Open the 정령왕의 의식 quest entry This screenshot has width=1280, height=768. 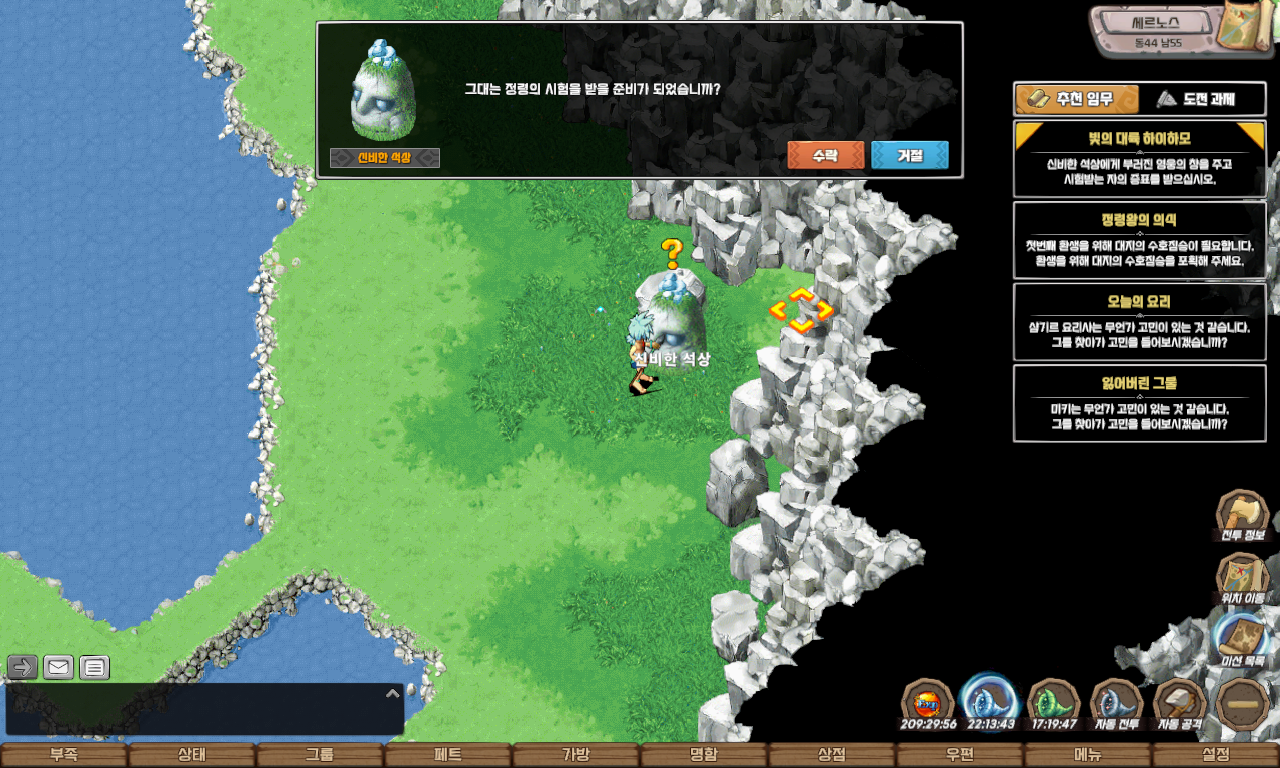[x=1139, y=240]
